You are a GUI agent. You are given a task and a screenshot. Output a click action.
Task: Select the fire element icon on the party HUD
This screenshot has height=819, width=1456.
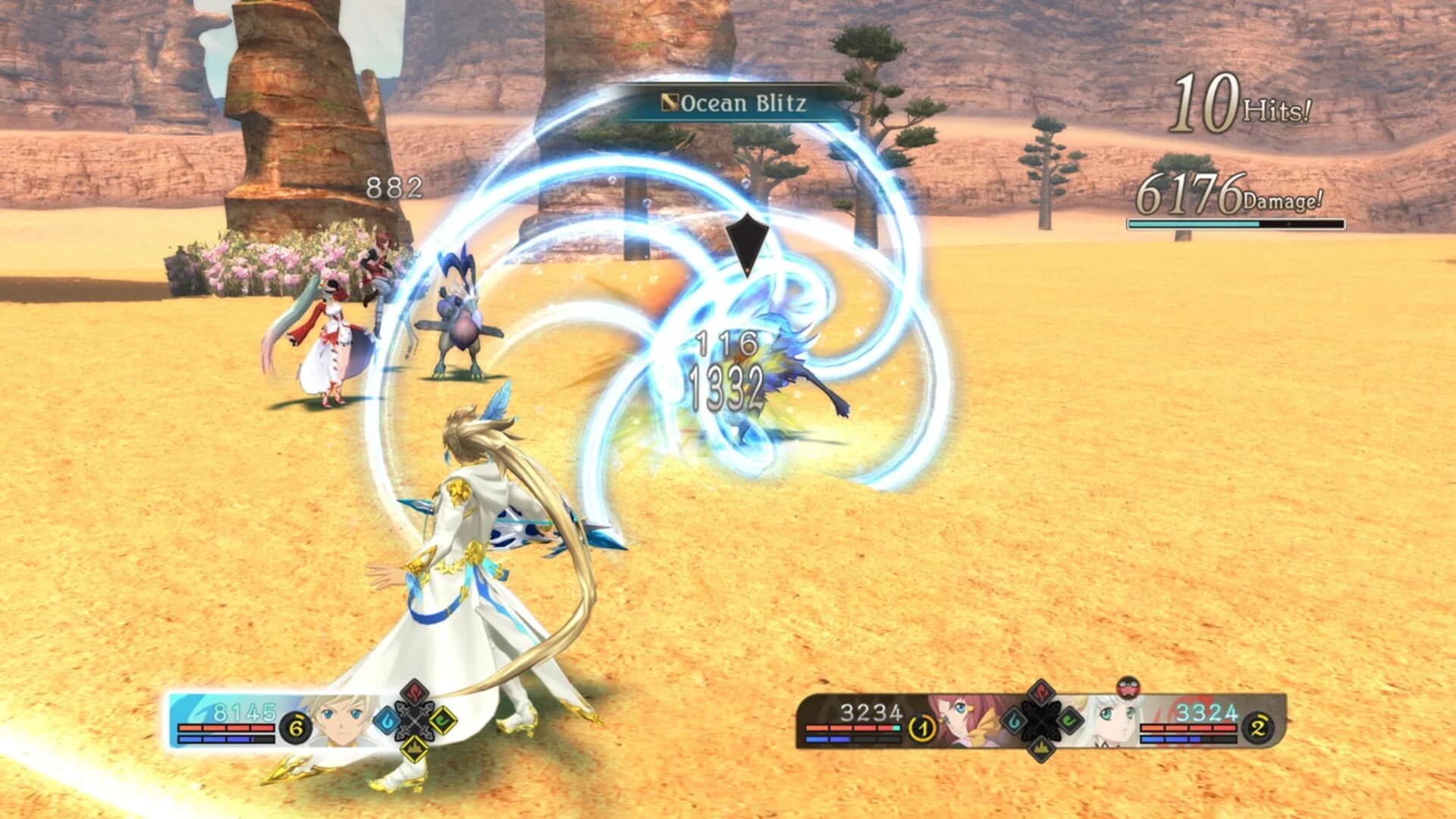click(1040, 693)
